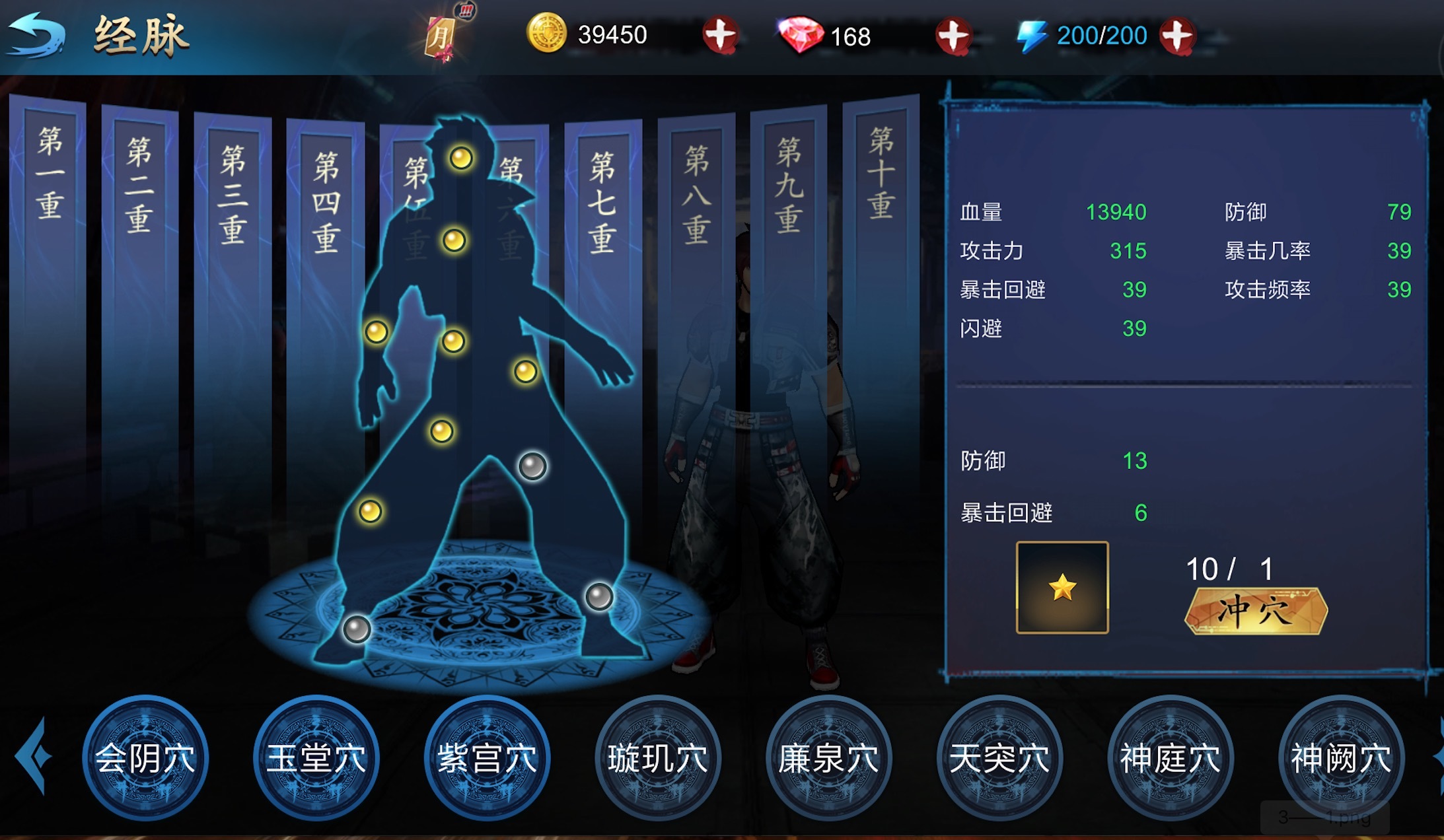Select the 紫宫穴 acupoint
Screen dimensions: 1444x840
pos(487,757)
